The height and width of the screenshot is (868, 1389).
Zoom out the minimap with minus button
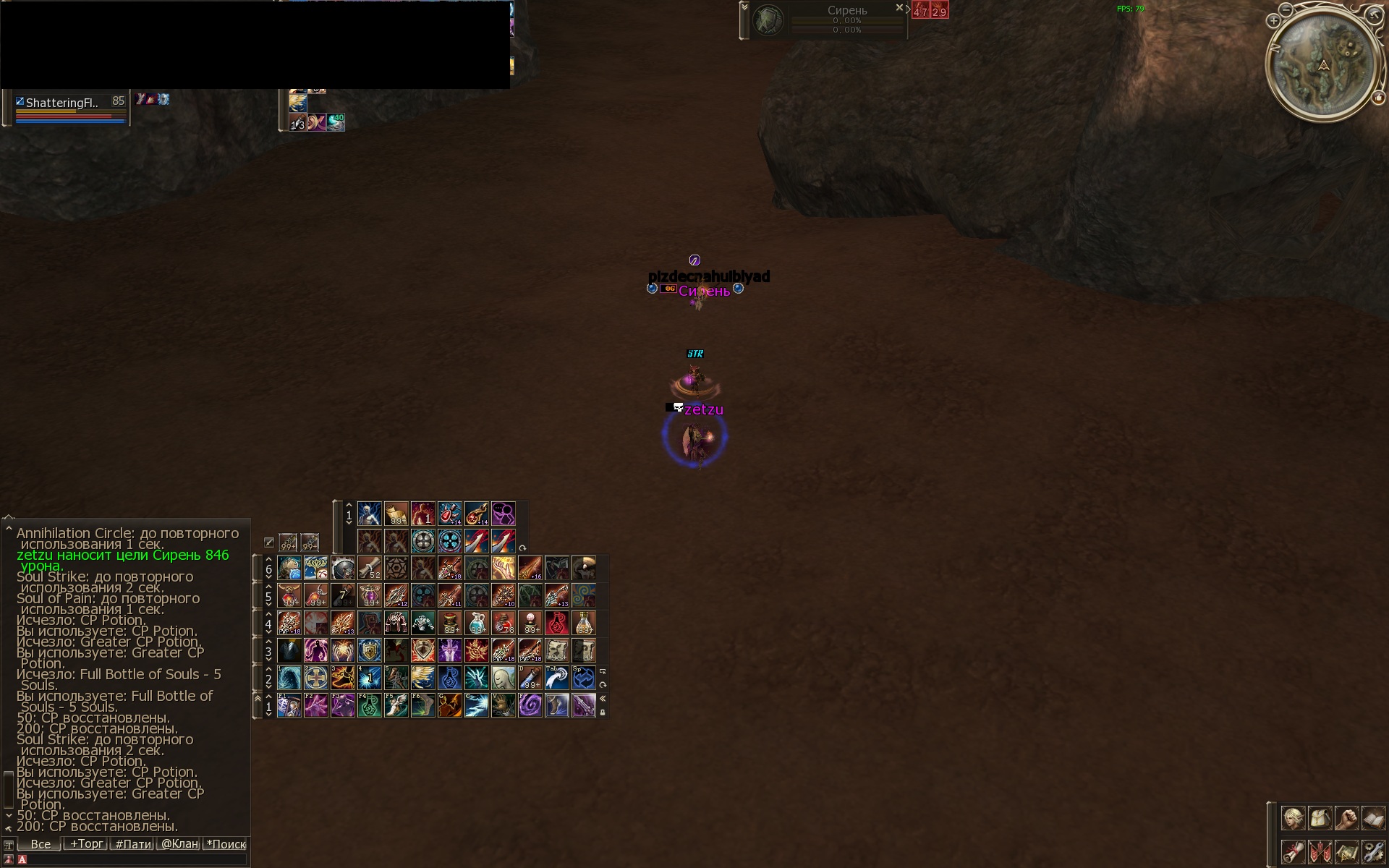click(1286, 9)
